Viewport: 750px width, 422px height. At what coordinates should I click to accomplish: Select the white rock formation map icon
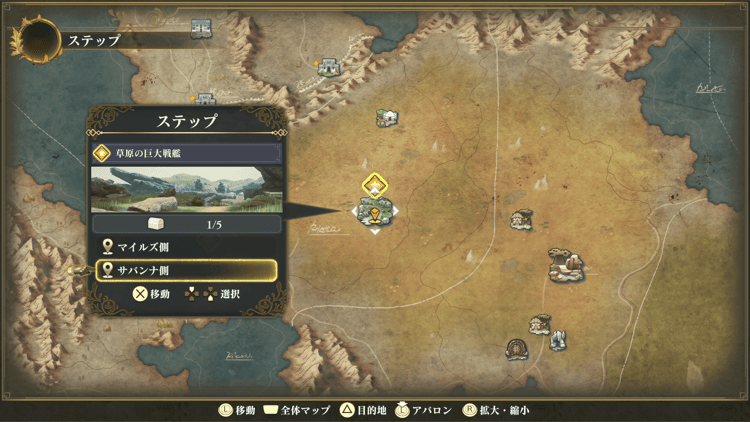(558, 341)
